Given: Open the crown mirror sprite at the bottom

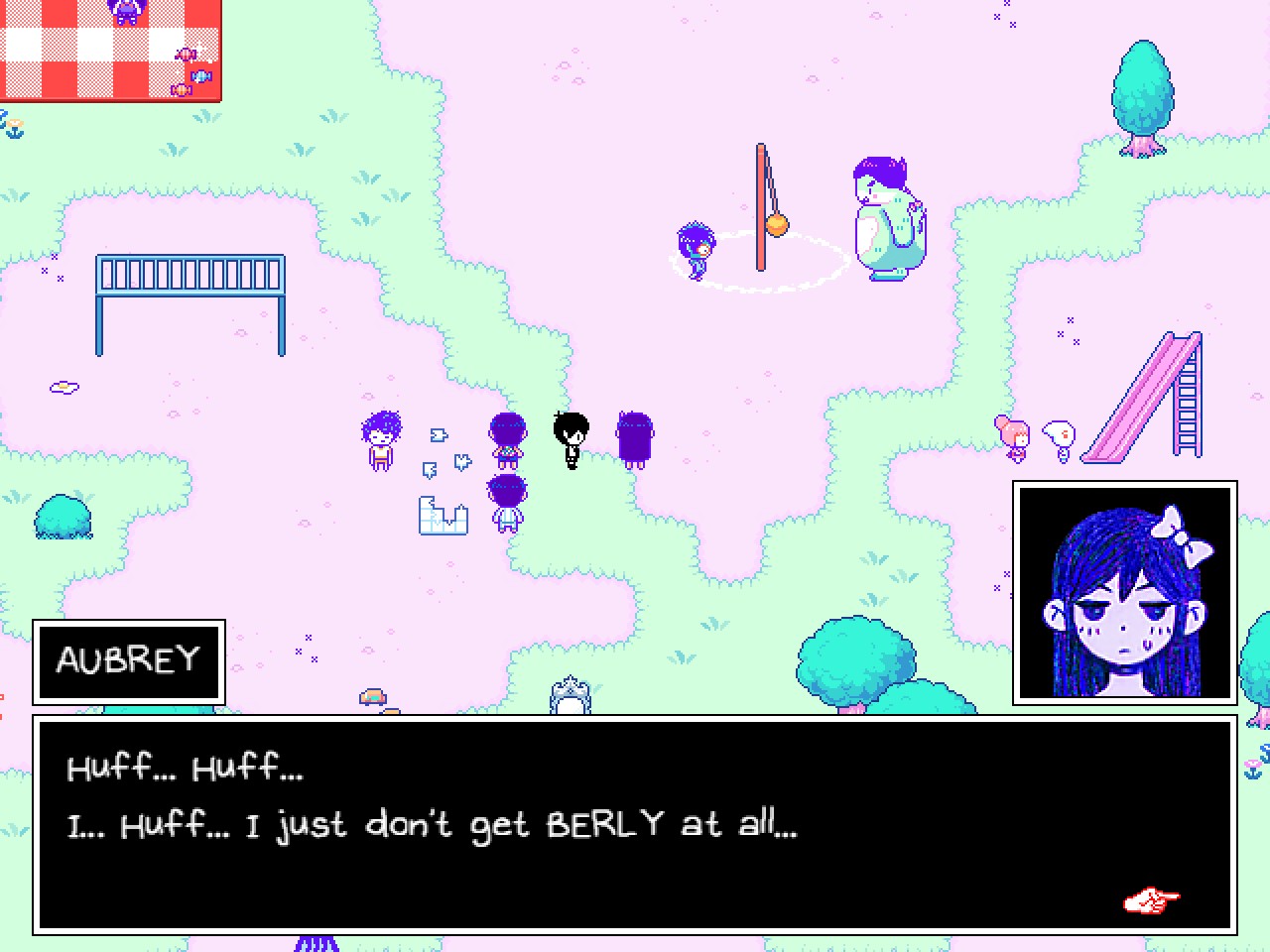Looking at the screenshot, I should point(569,694).
